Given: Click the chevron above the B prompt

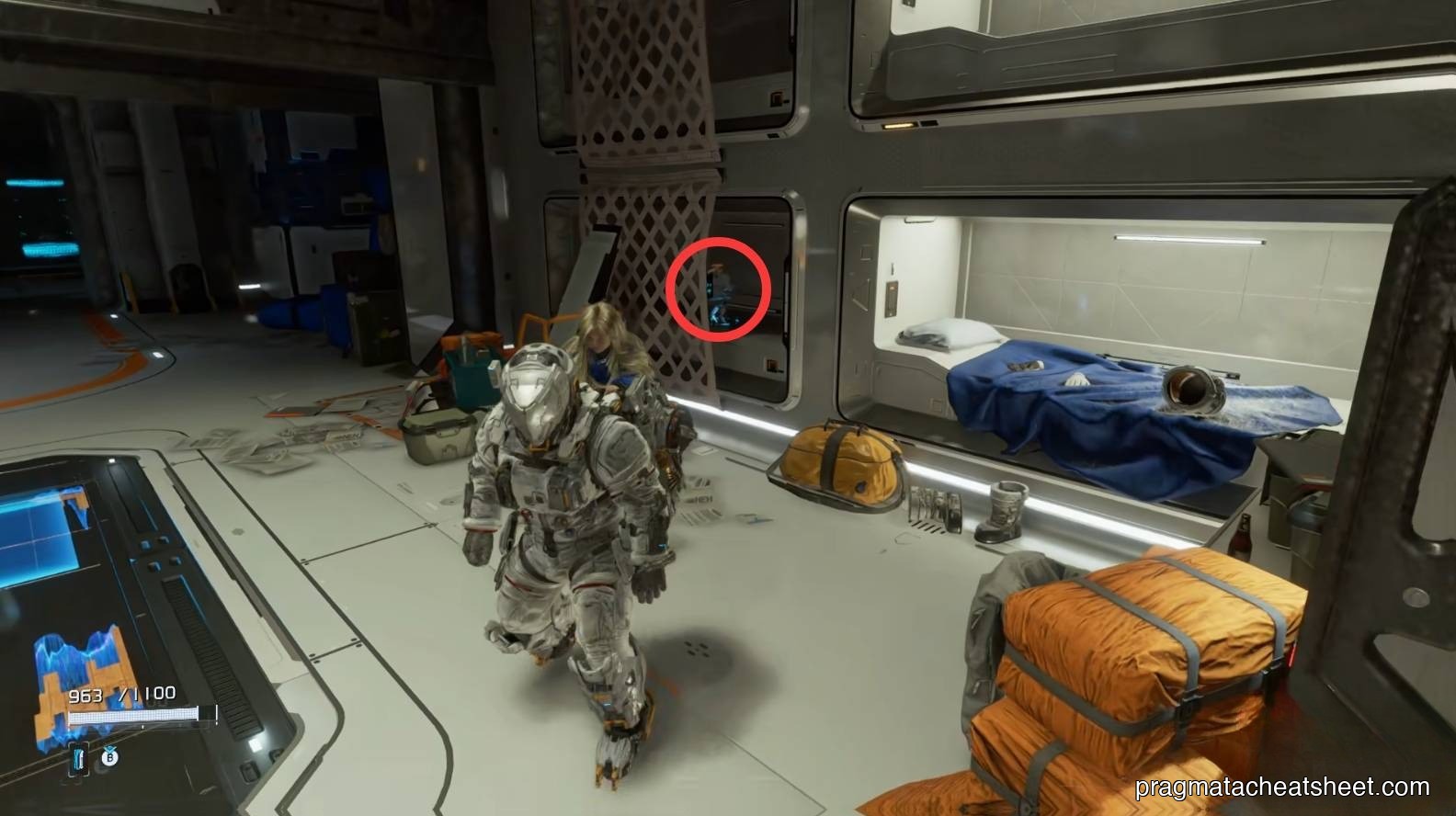Looking at the screenshot, I should click(109, 747).
